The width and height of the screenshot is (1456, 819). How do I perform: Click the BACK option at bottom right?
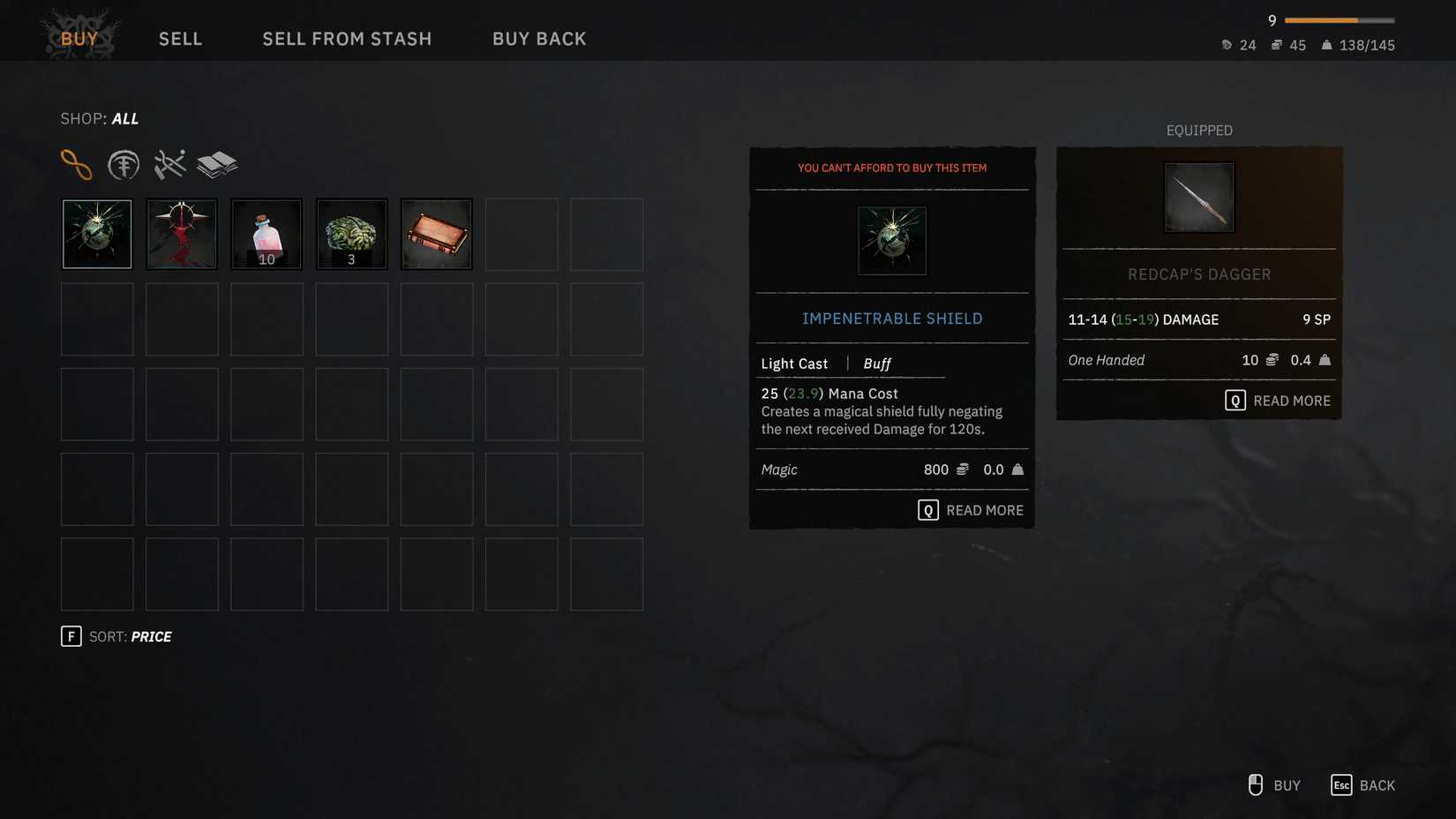[1364, 785]
